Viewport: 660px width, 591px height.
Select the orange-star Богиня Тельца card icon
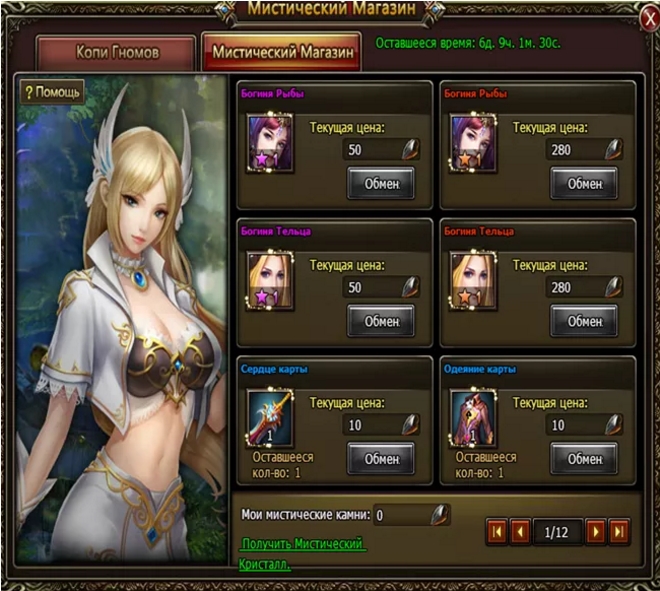(474, 278)
